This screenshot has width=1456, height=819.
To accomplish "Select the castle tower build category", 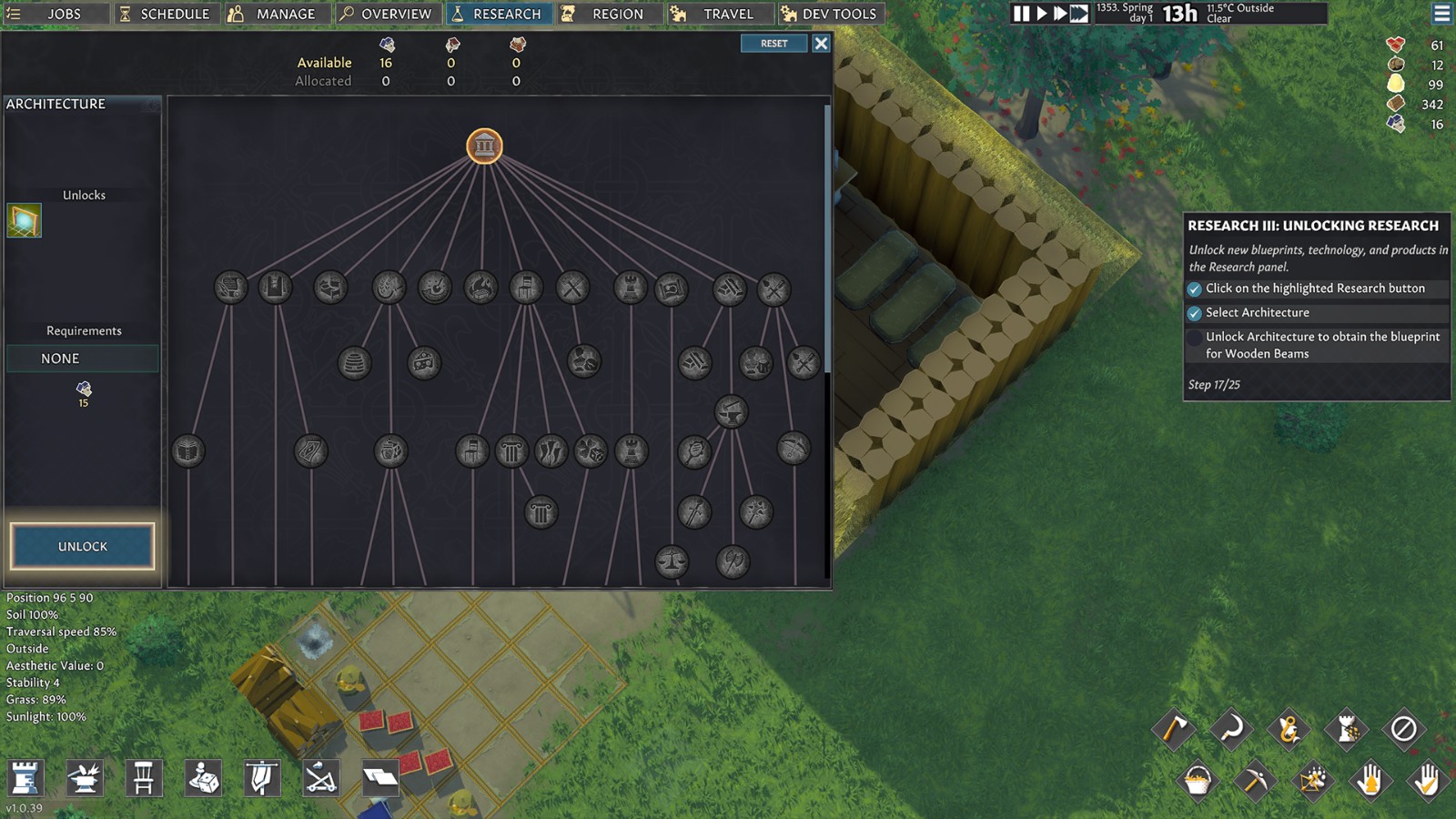I will click(25, 778).
